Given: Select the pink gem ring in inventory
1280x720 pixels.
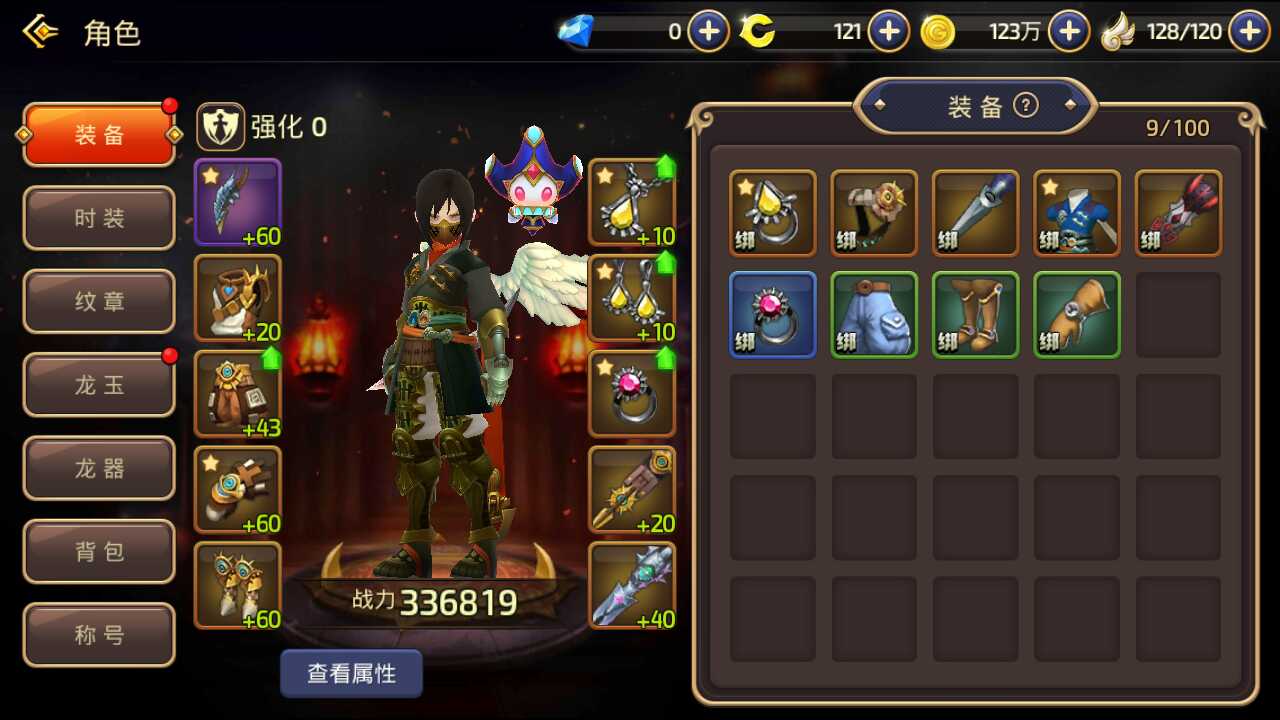Looking at the screenshot, I should [773, 314].
